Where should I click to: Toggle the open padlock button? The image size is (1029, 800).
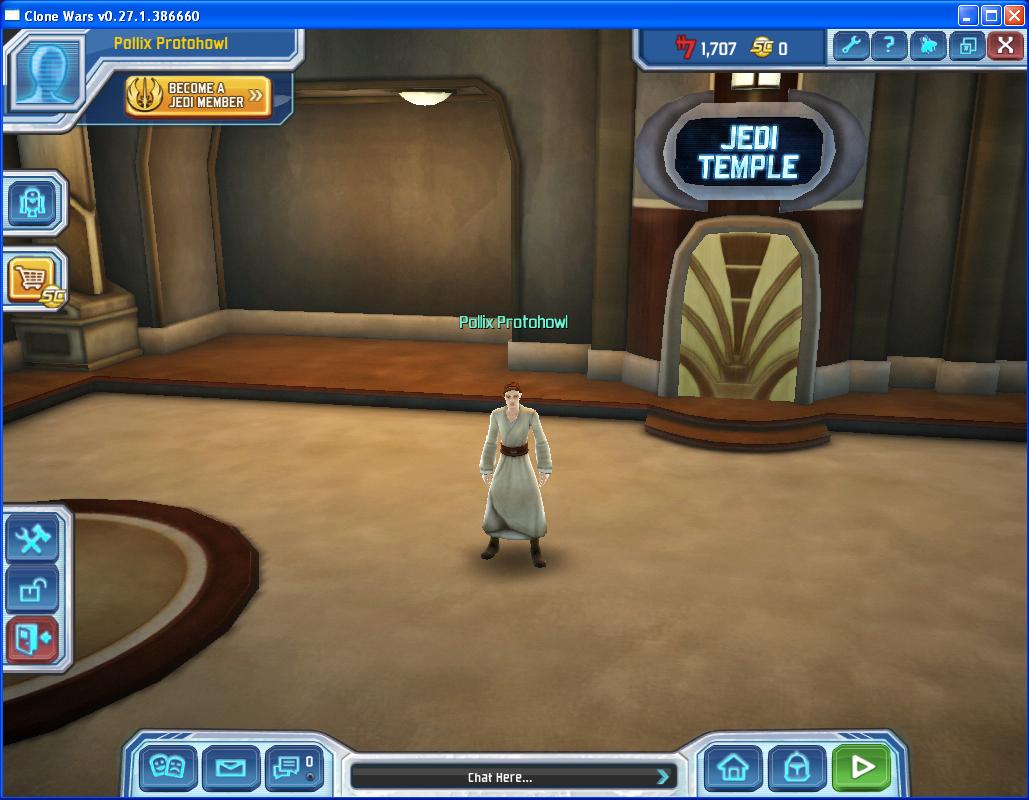pyautogui.click(x=33, y=590)
